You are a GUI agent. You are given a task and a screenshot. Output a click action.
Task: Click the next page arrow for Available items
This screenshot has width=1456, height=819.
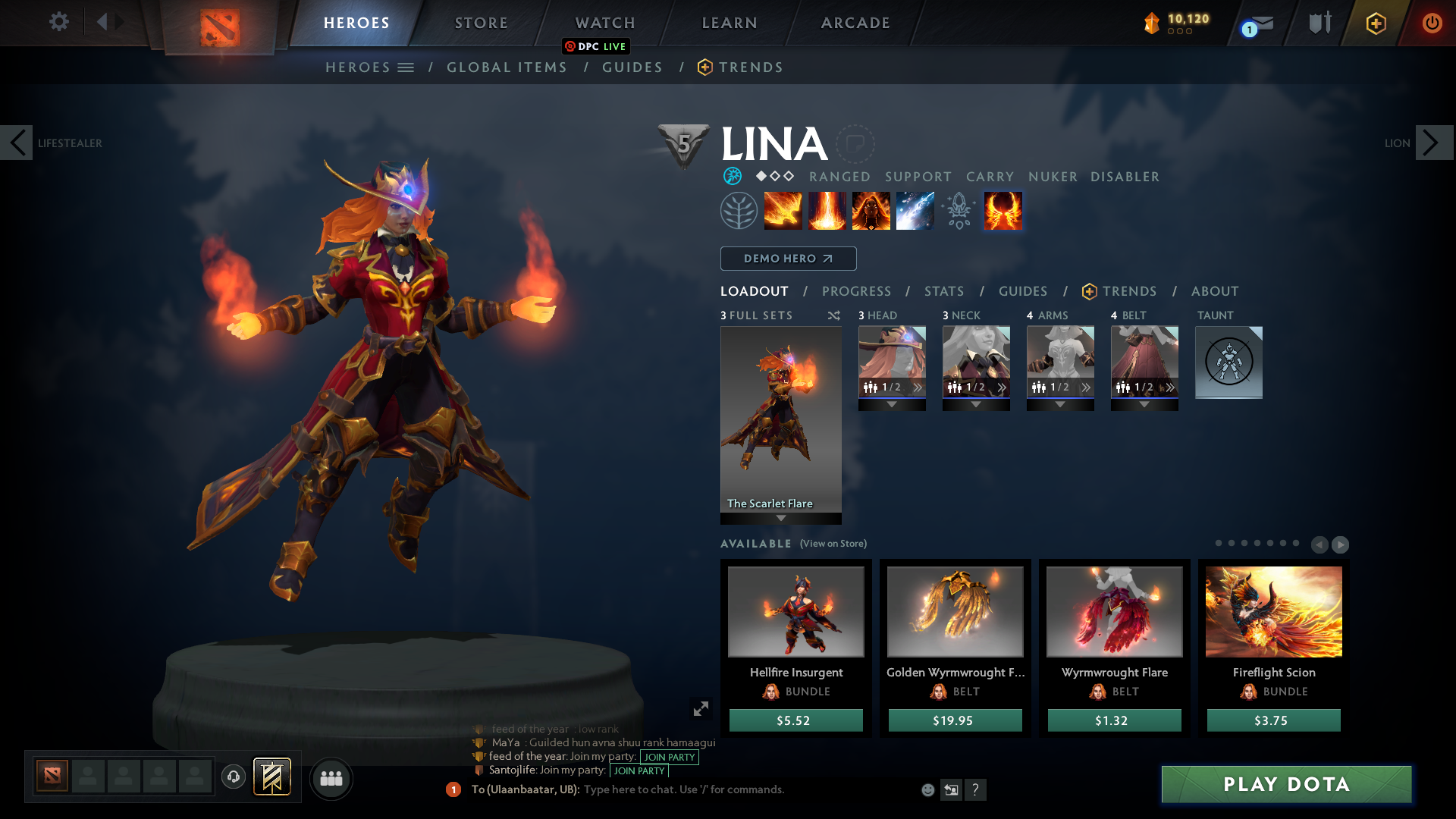coord(1340,544)
